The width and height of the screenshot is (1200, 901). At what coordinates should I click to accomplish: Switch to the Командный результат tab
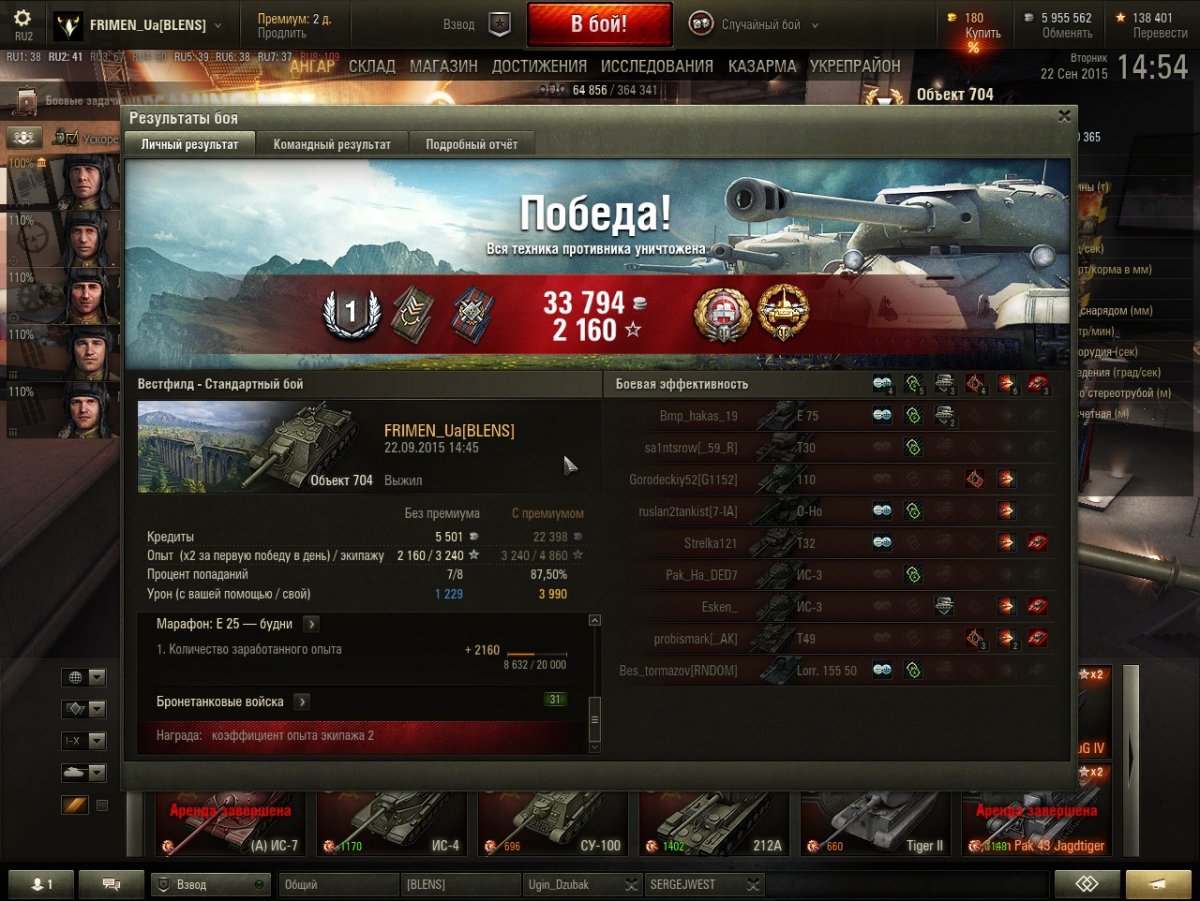tap(332, 144)
